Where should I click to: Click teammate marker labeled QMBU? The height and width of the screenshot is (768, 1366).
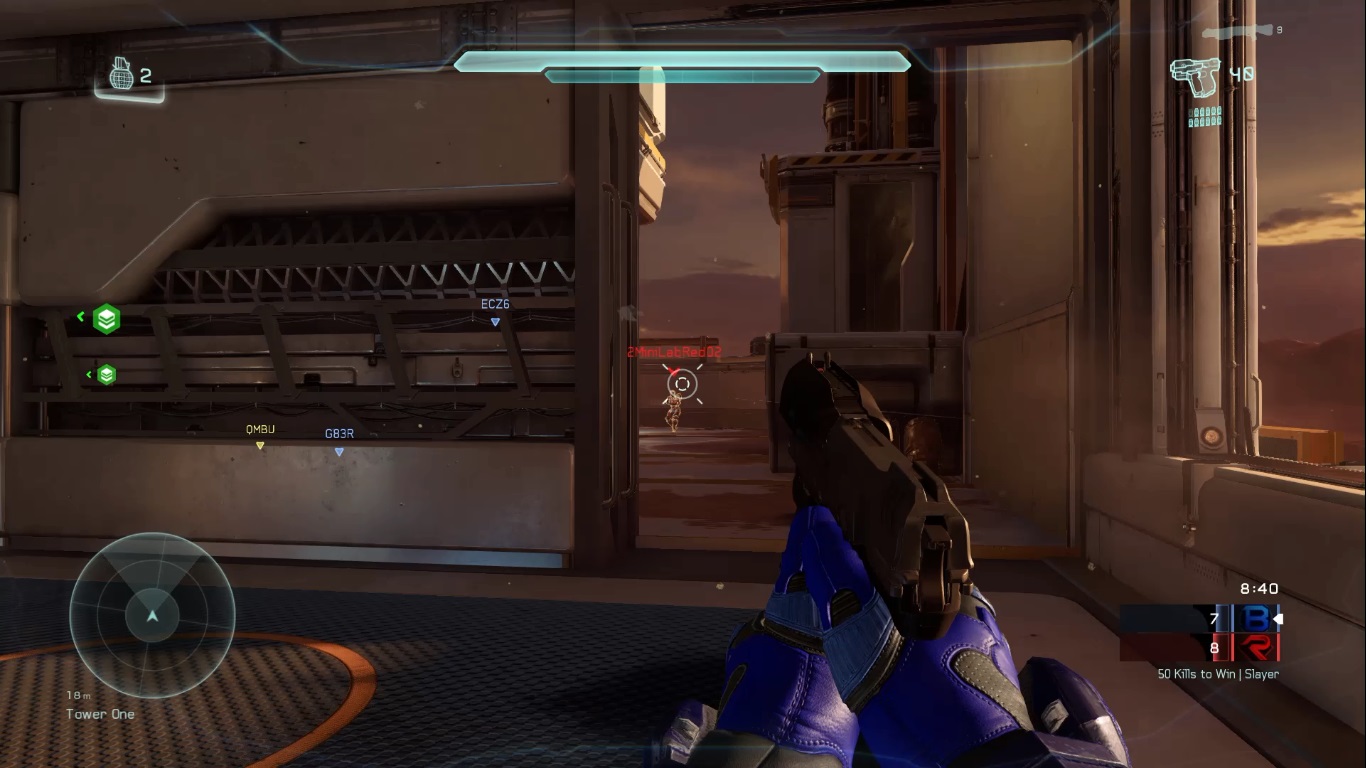click(x=260, y=436)
